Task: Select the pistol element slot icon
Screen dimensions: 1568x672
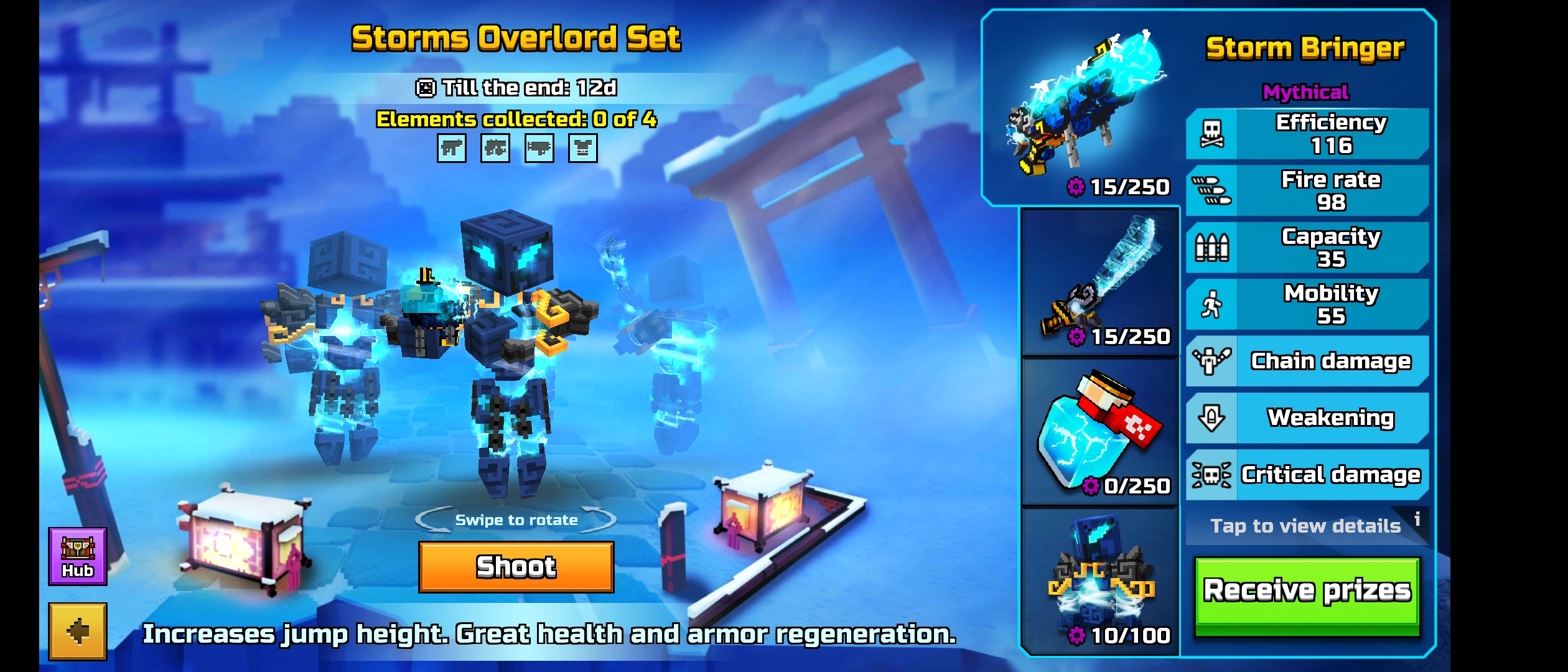Action: [454, 148]
